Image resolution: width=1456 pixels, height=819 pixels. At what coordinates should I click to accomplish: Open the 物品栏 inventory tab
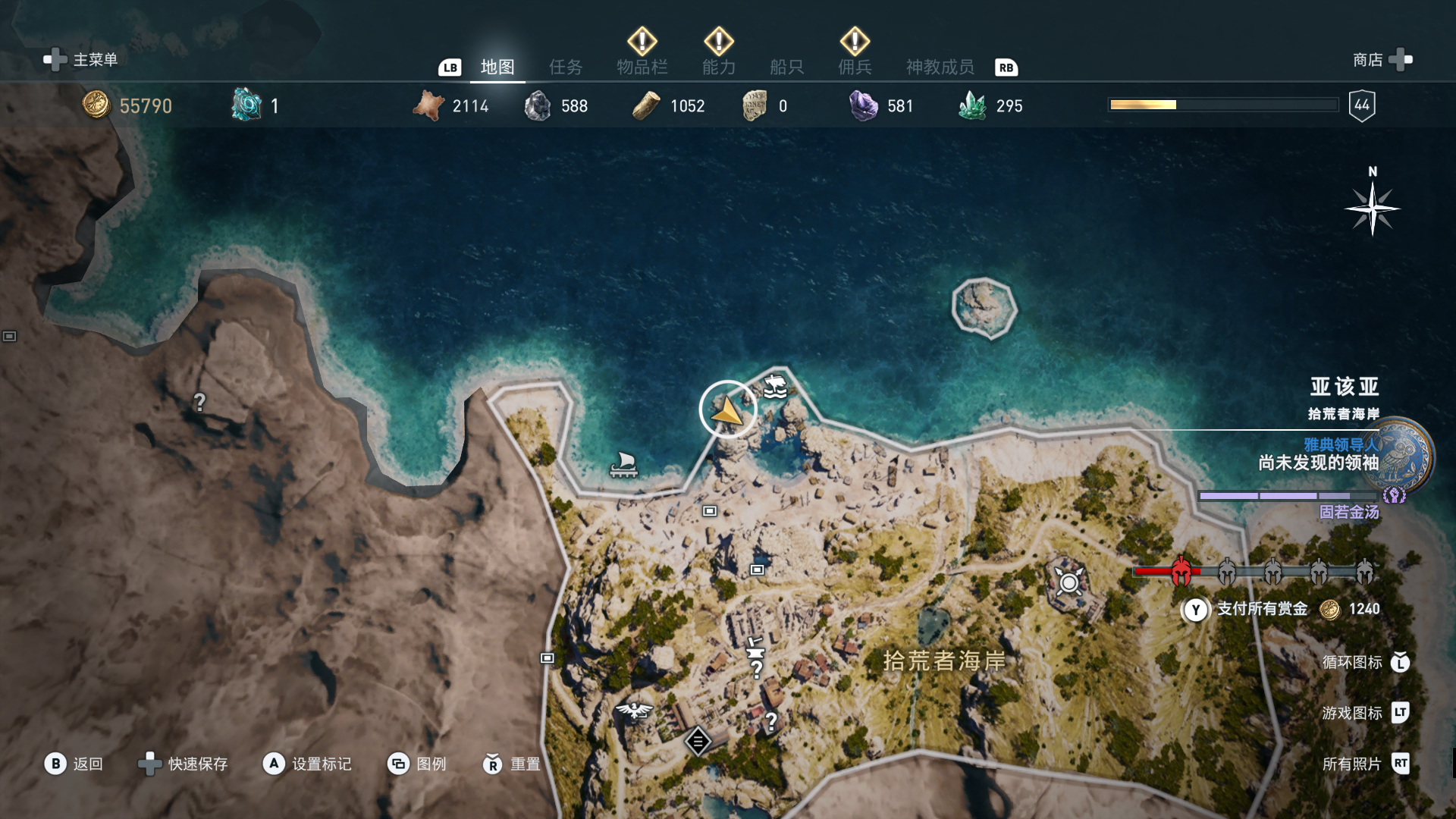click(642, 67)
